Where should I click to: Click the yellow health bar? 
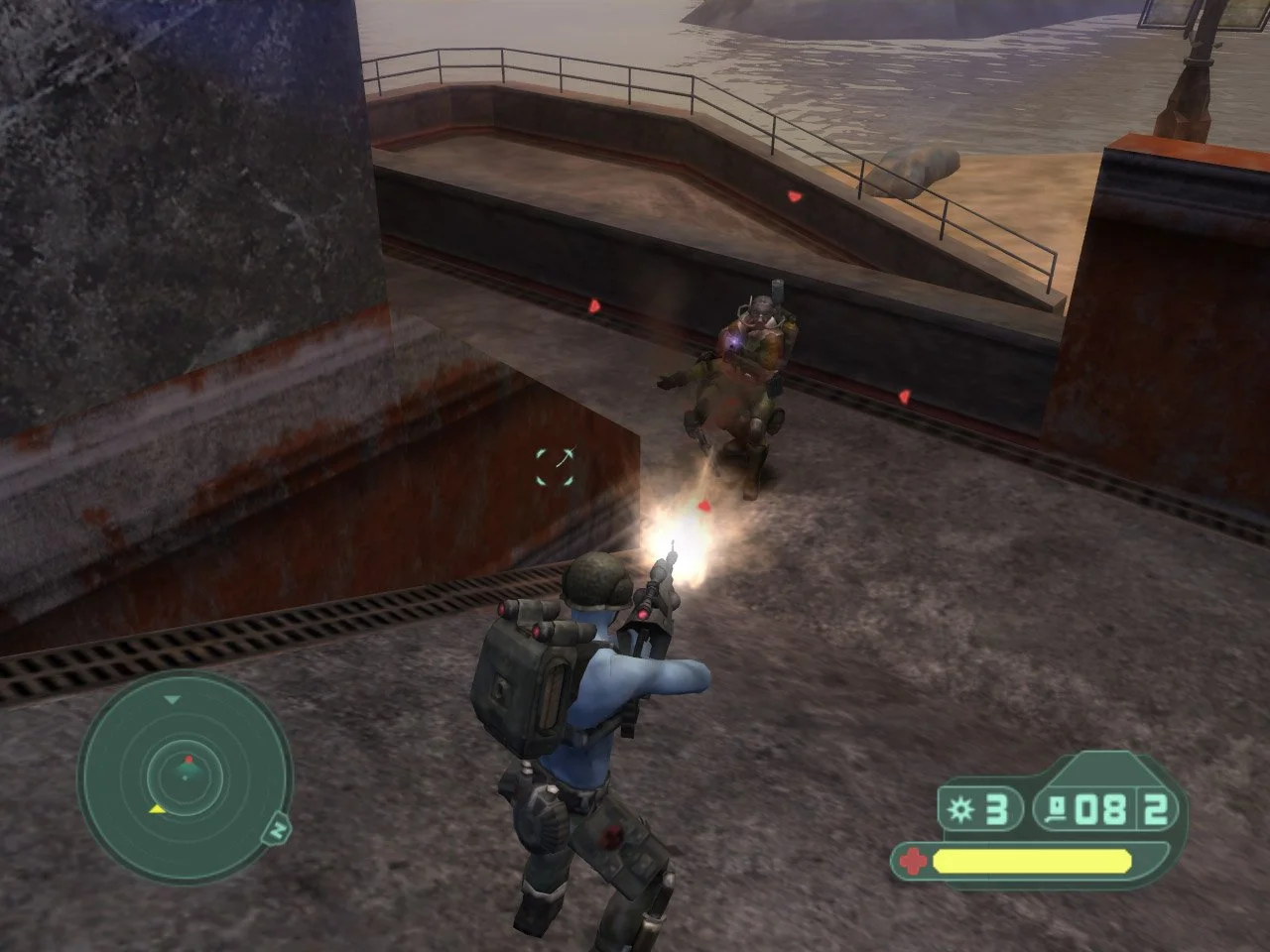1032,861
